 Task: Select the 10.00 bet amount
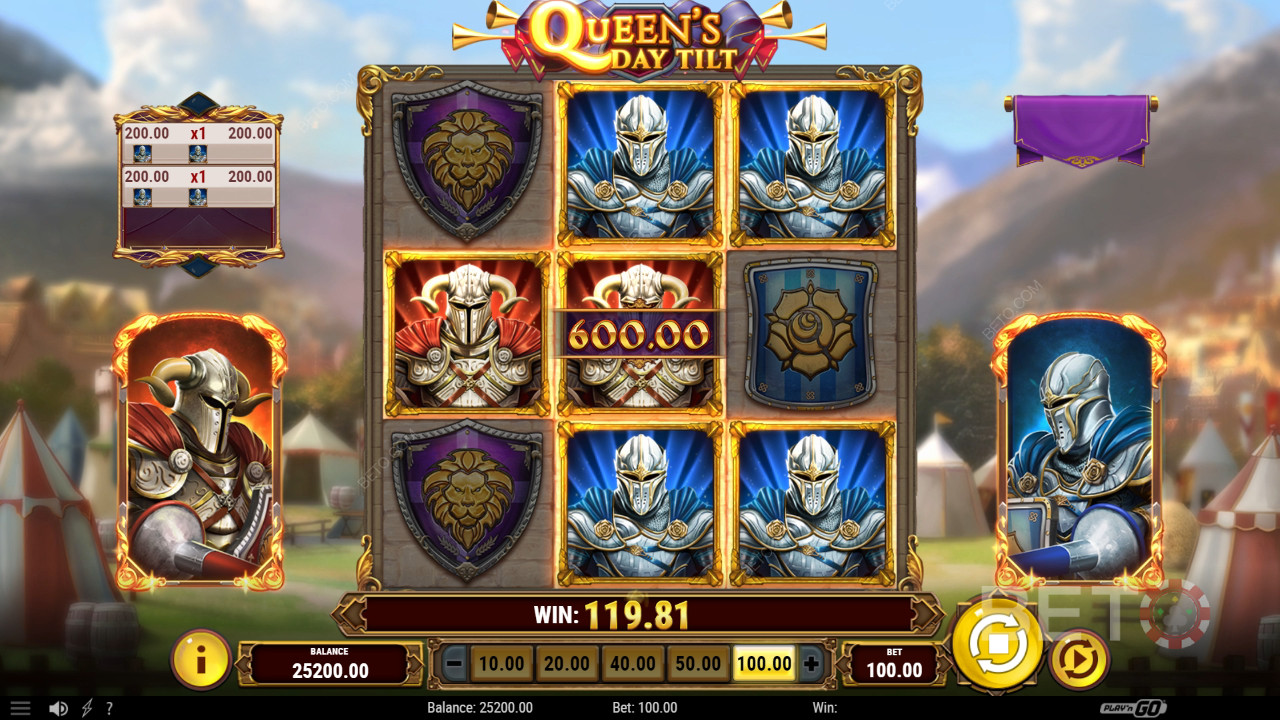point(502,663)
